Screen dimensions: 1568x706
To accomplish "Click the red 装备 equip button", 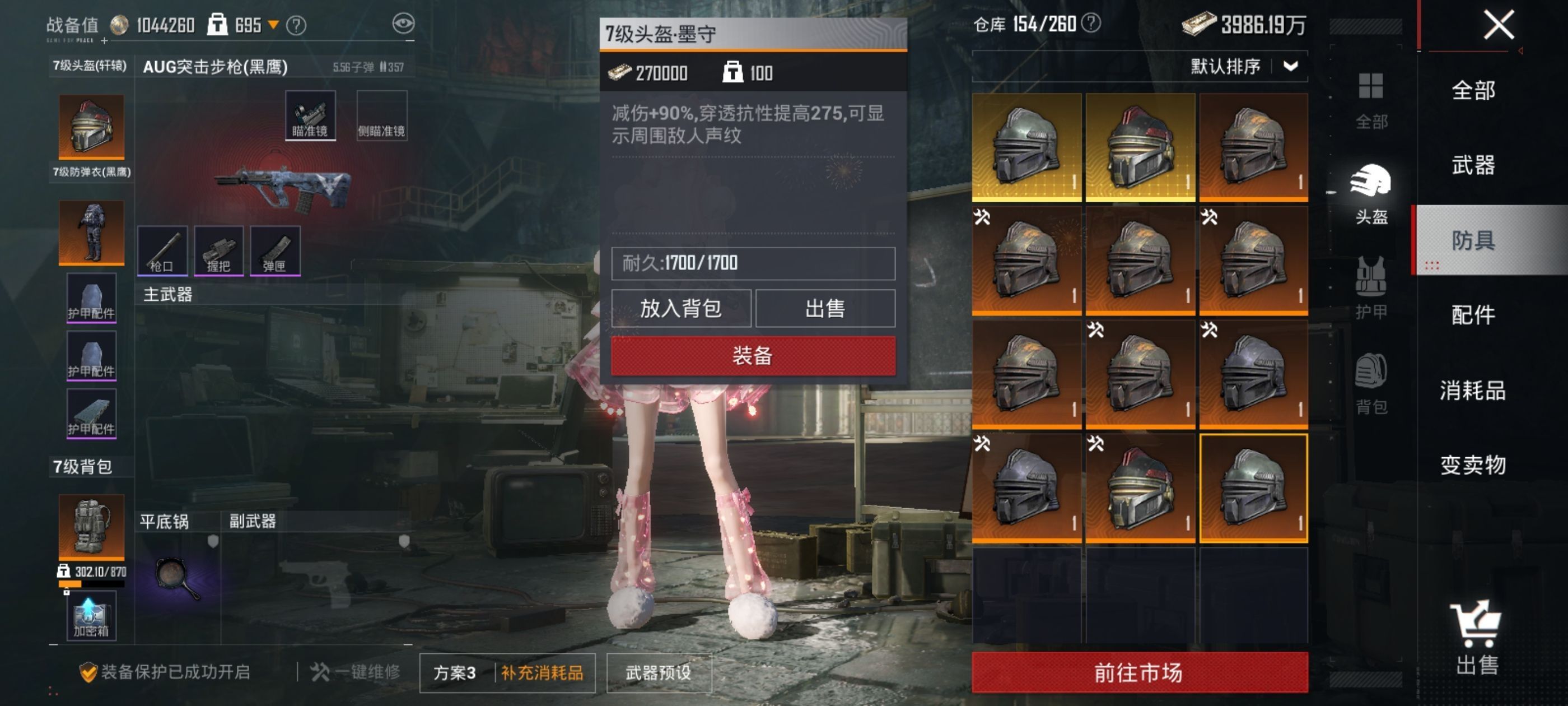I will coord(753,356).
